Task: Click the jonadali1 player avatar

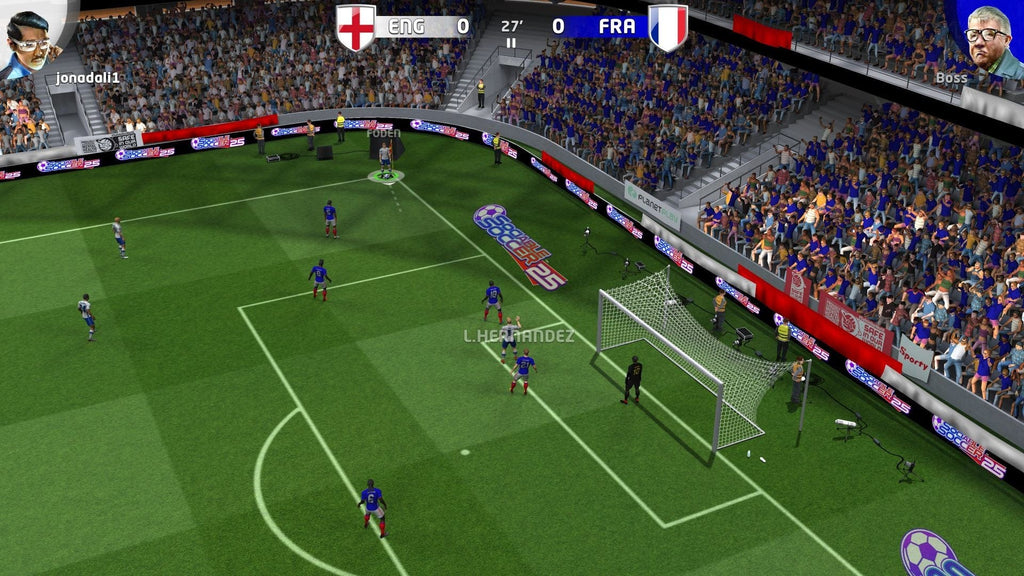Action: 30,38
